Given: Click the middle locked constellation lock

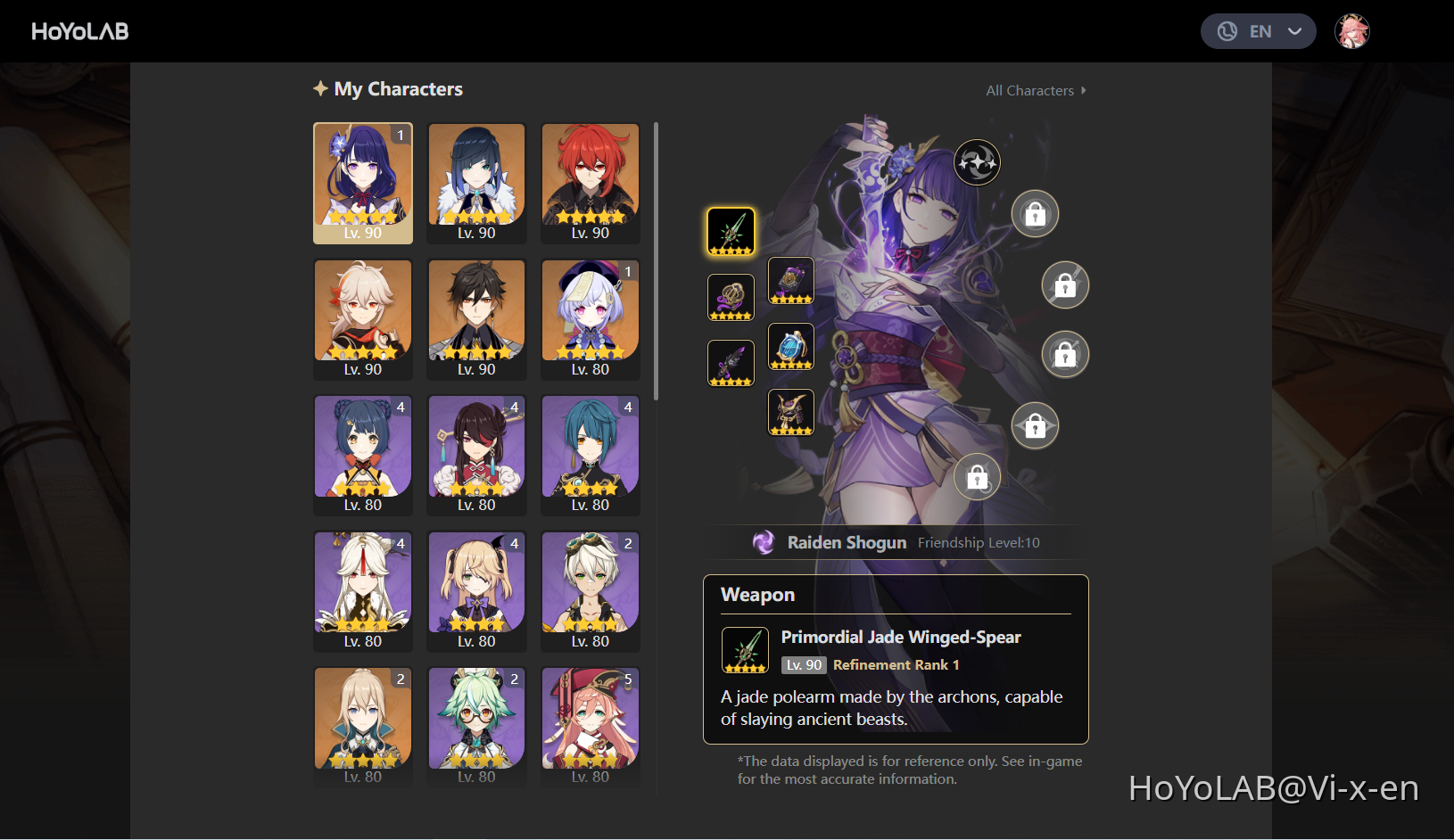Looking at the screenshot, I should coord(1065,354).
